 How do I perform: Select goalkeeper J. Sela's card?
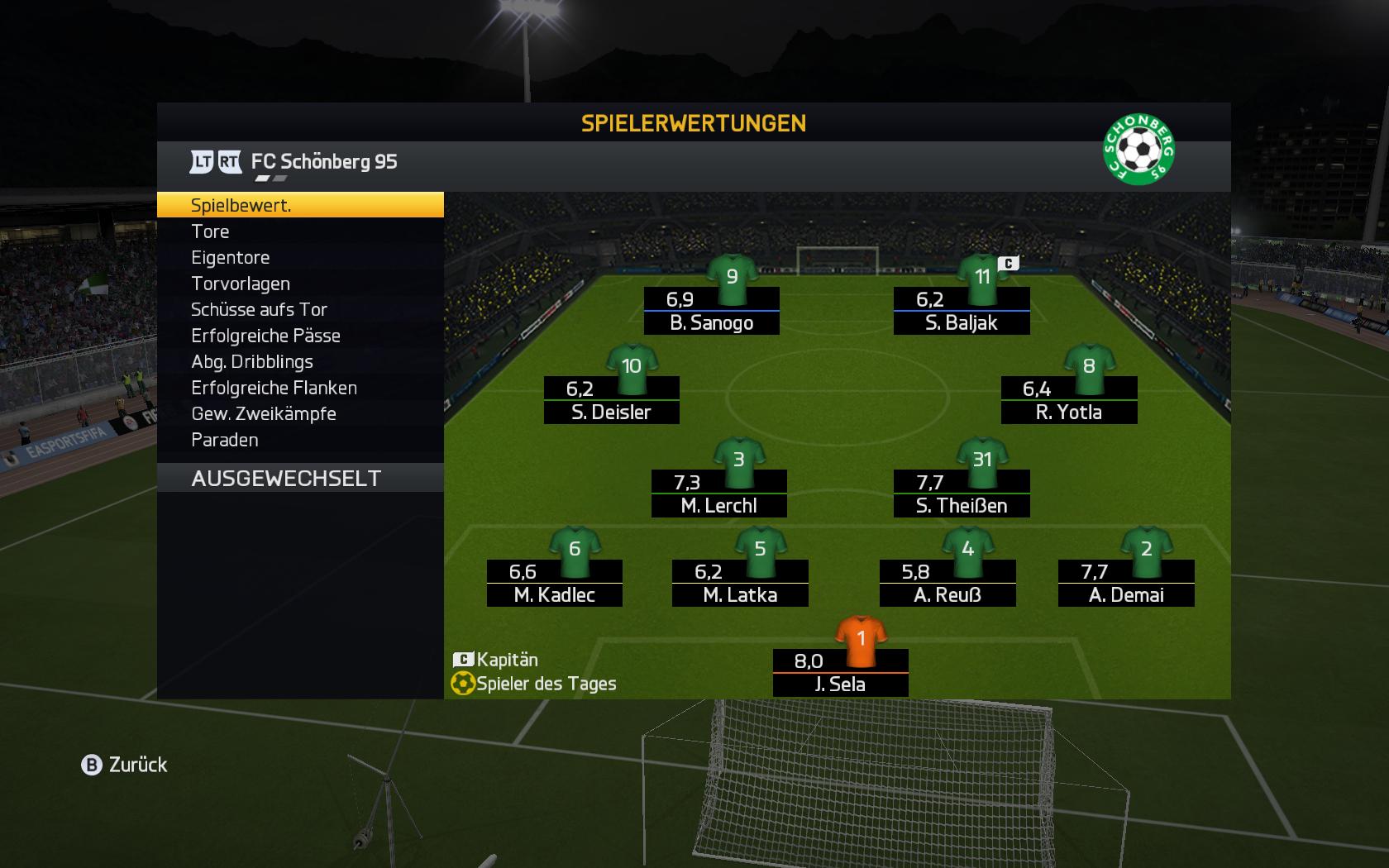(x=840, y=672)
